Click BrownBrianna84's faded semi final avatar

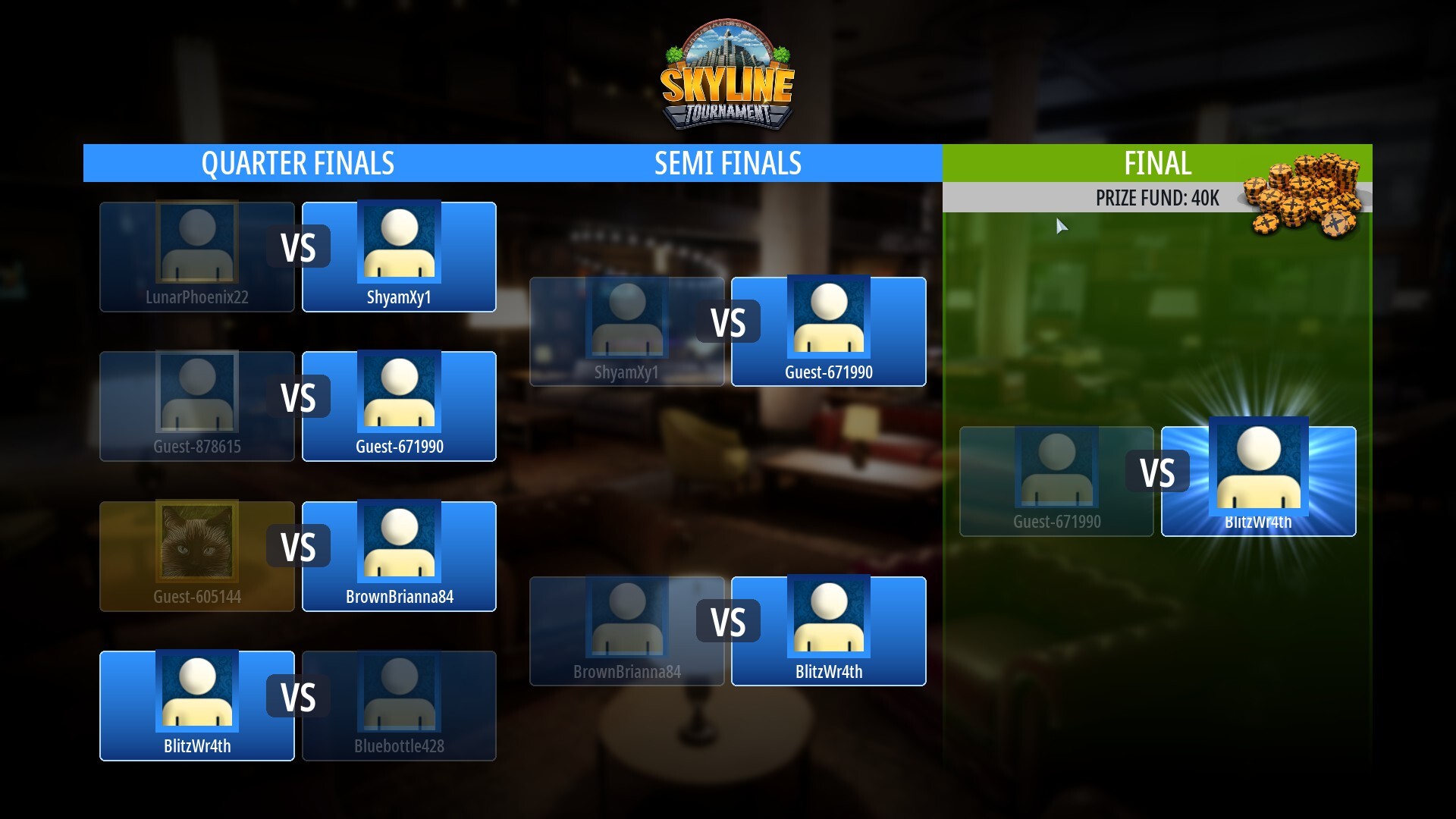627,618
